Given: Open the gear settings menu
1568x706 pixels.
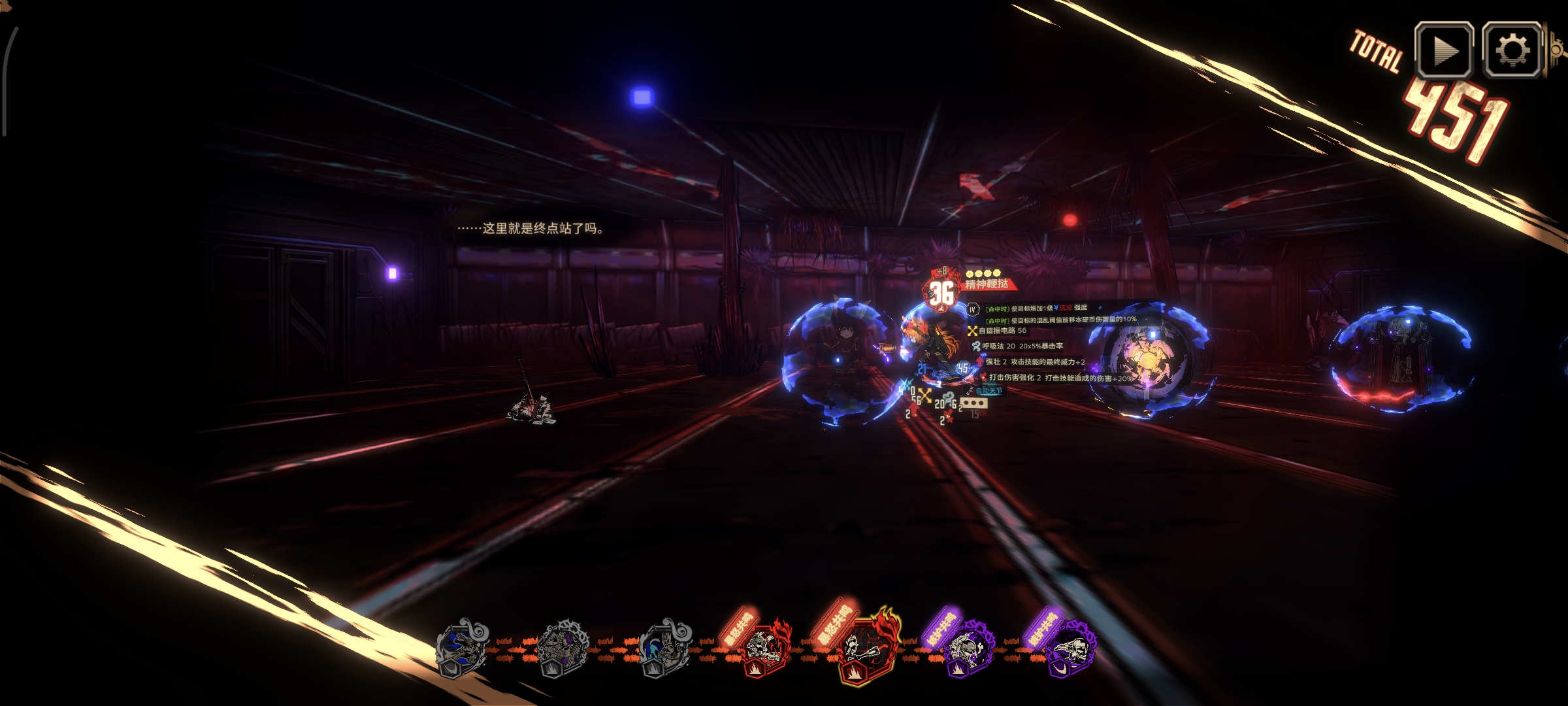Looking at the screenshot, I should click(1512, 50).
